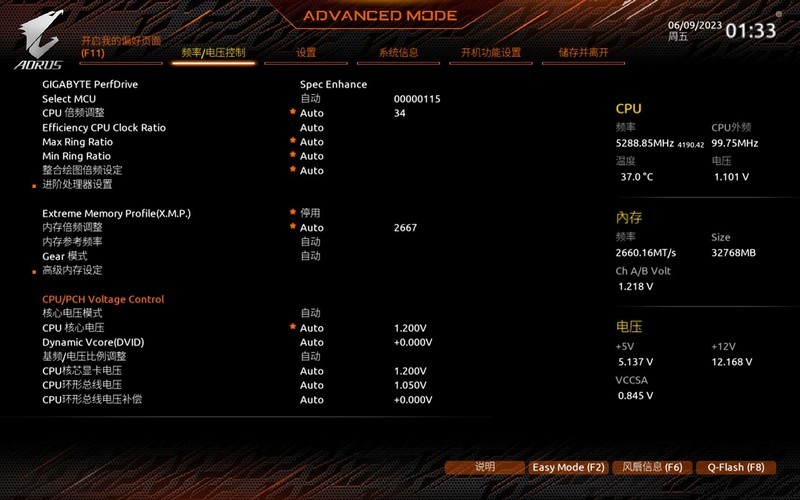Image resolution: width=800 pixels, height=500 pixels.
Task: Select the GIGABYTE PerfDrive setting
Action: coord(90,84)
